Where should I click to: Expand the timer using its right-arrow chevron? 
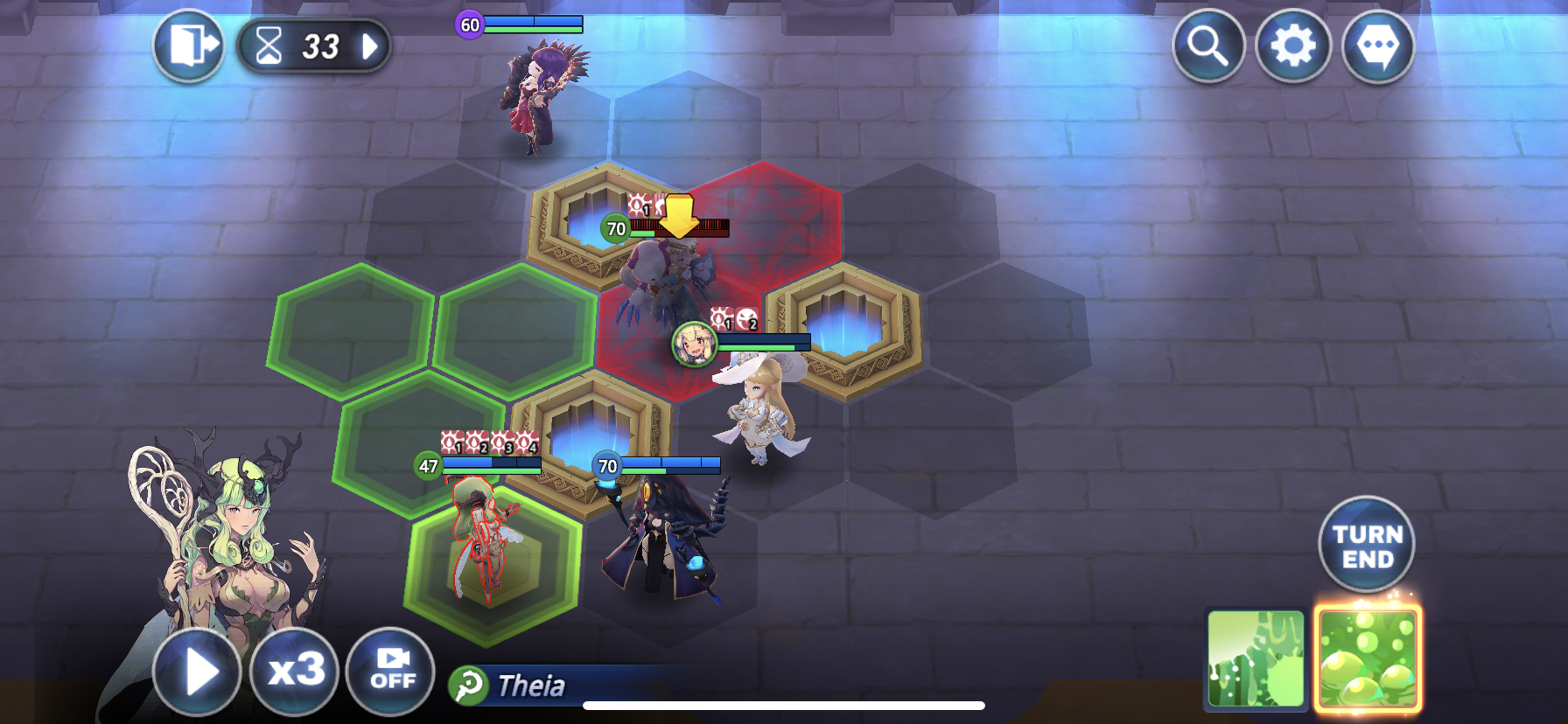371,47
